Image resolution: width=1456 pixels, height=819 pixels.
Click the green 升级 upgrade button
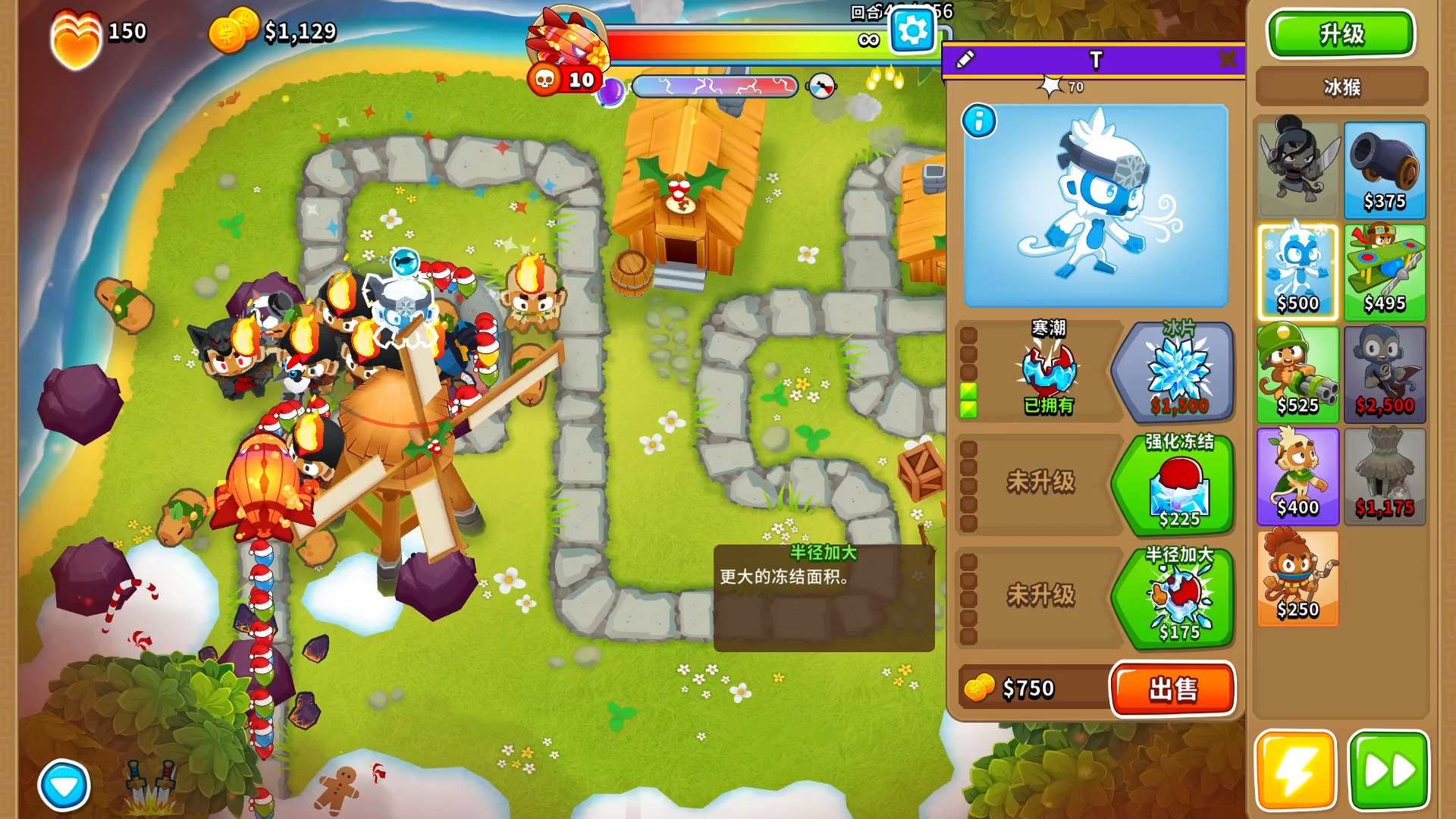1341,34
